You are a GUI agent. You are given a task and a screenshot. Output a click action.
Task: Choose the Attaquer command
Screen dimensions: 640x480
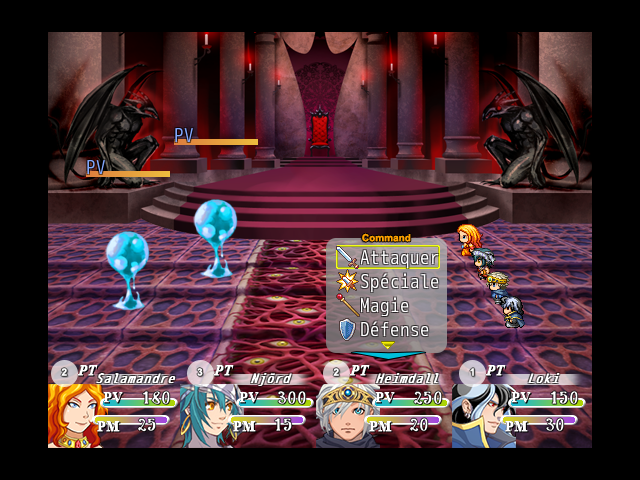click(x=387, y=258)
